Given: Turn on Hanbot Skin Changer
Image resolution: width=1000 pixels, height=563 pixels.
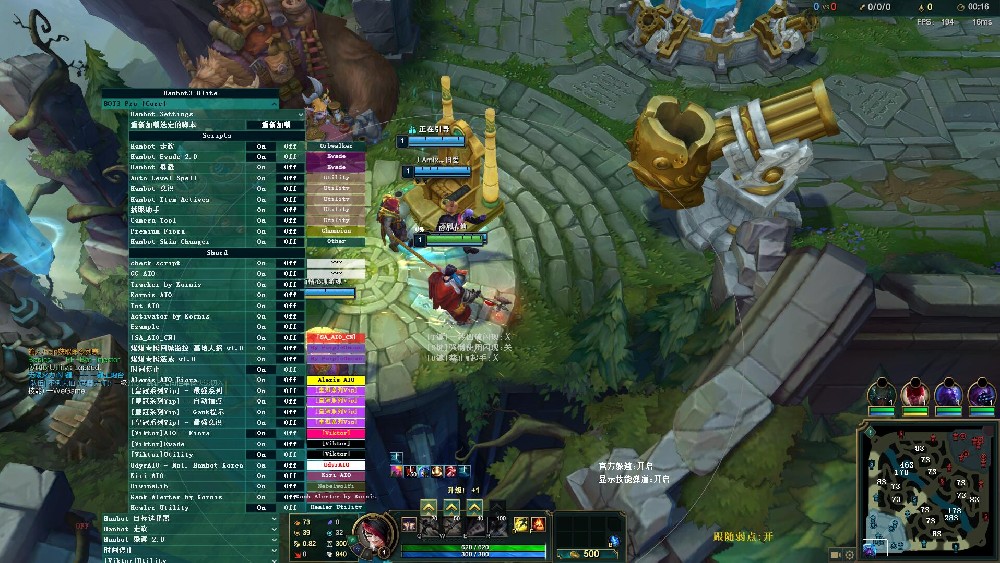Looking at the screenshot, I should coord(261,241).
